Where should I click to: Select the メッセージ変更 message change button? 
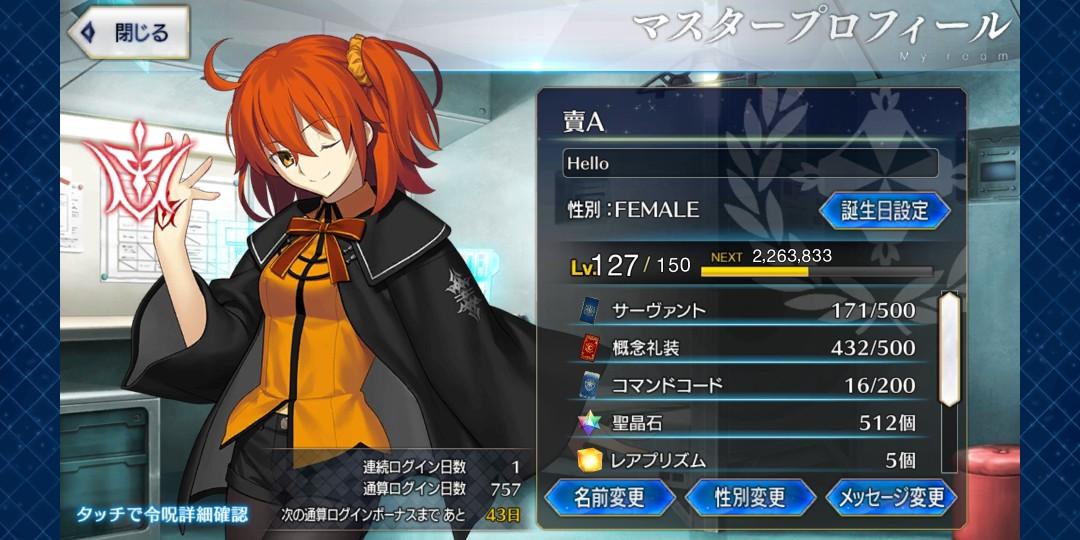[891, 497]
